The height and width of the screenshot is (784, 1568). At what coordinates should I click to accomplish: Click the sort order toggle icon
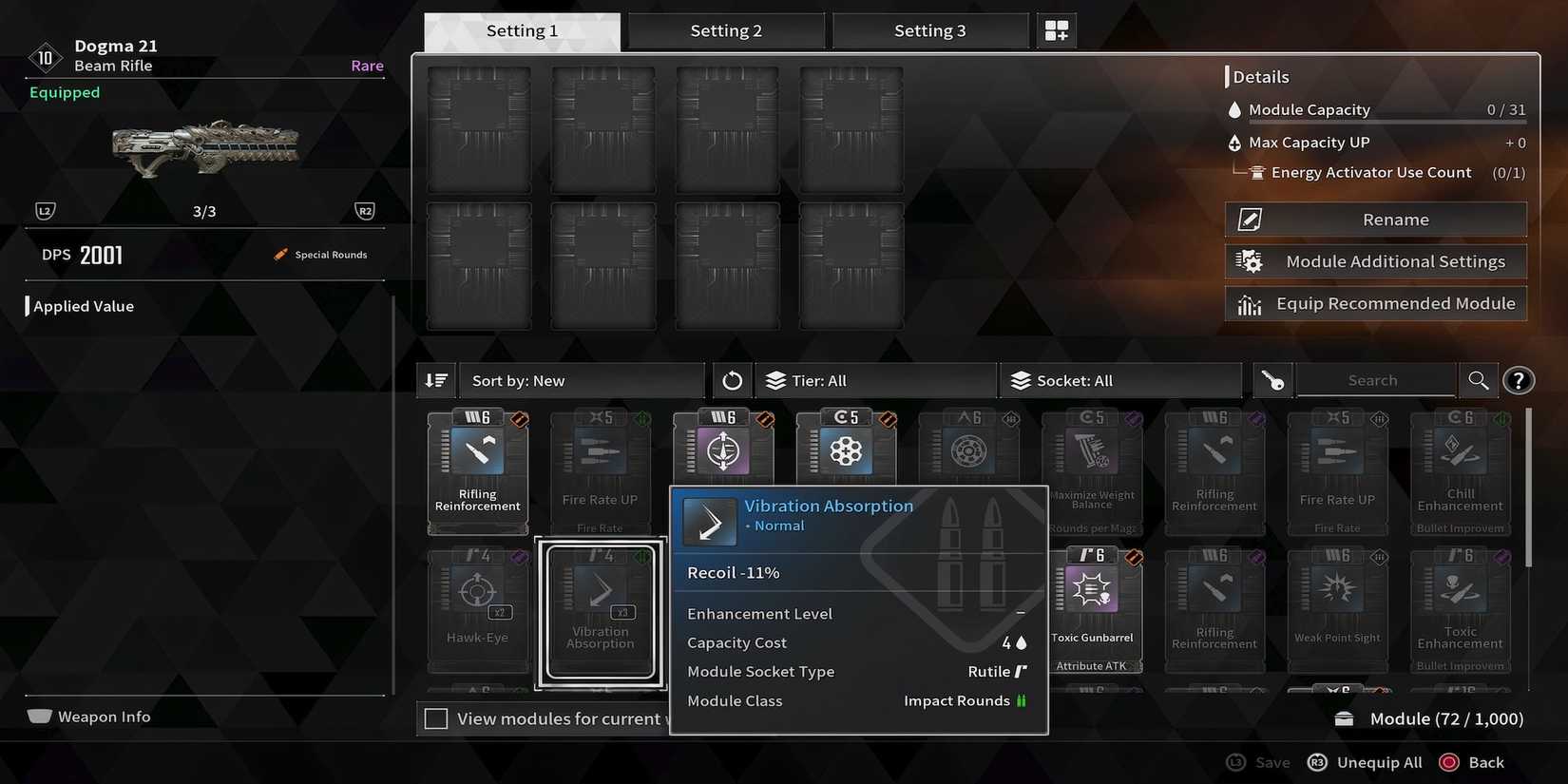(435, 380)
